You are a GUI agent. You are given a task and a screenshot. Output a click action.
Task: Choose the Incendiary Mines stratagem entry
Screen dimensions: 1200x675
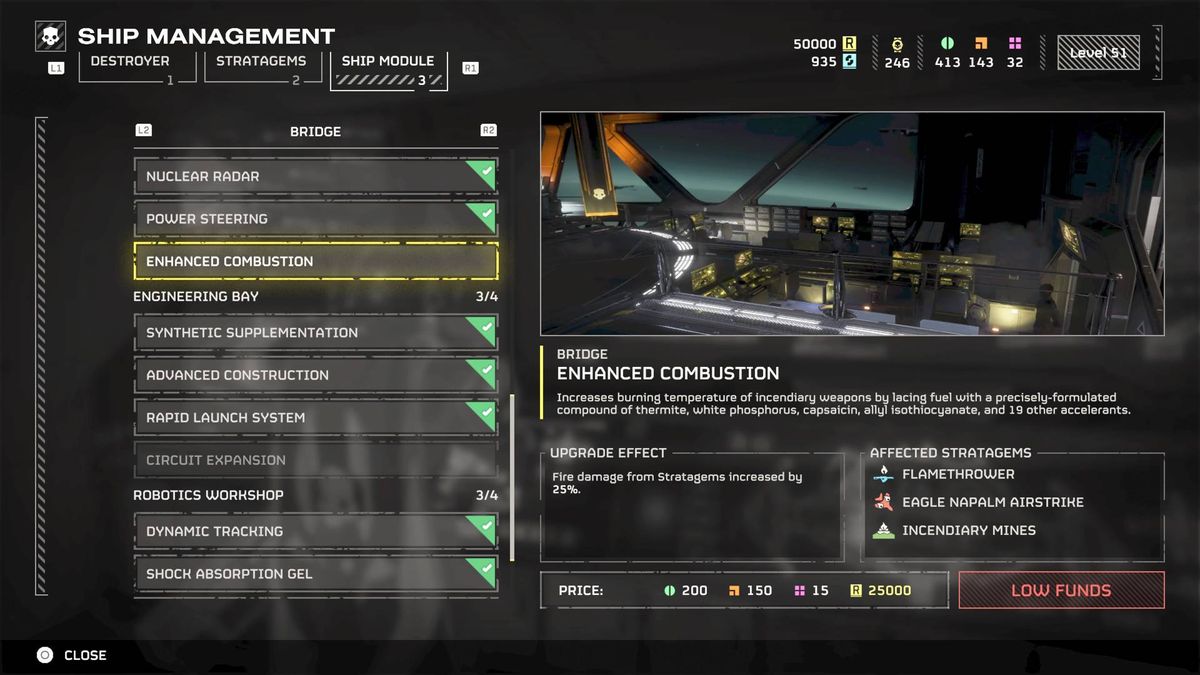click(x=968, y=530)
